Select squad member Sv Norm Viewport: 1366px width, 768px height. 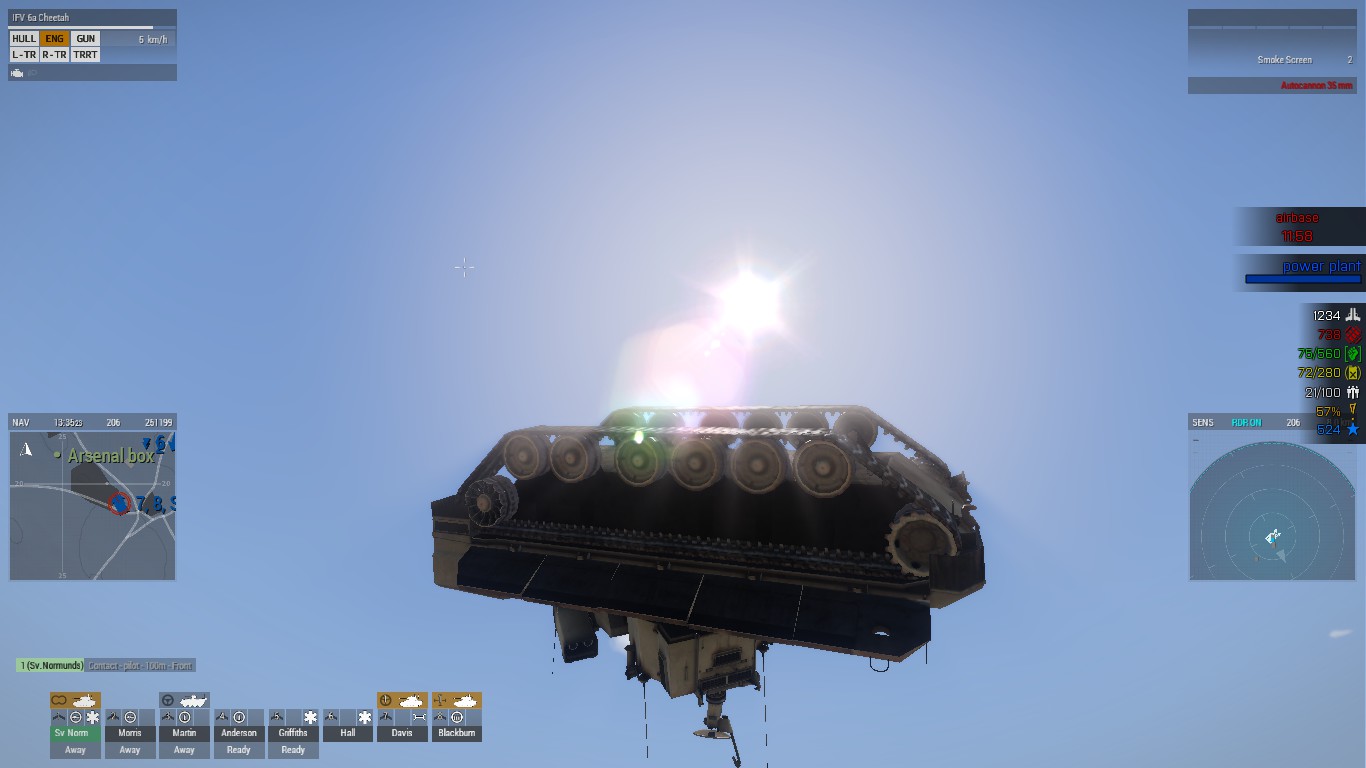pyautogui.click(x=75, y=732)
